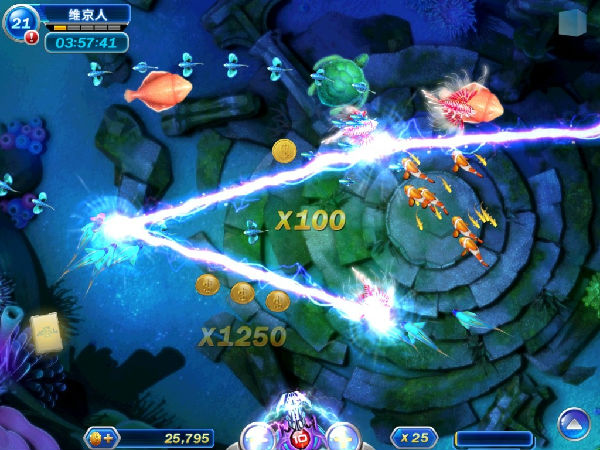Tap the coin plus button to add coins
The width and height of the screenshot is (600, 450).
click(x=101, y=437)
